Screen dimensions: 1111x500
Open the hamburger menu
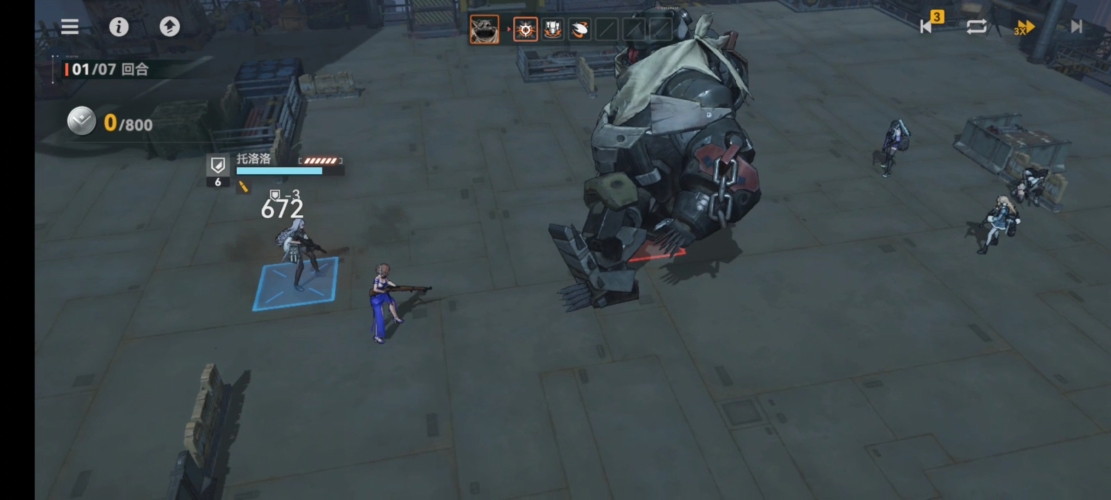(x=70, y=27)
